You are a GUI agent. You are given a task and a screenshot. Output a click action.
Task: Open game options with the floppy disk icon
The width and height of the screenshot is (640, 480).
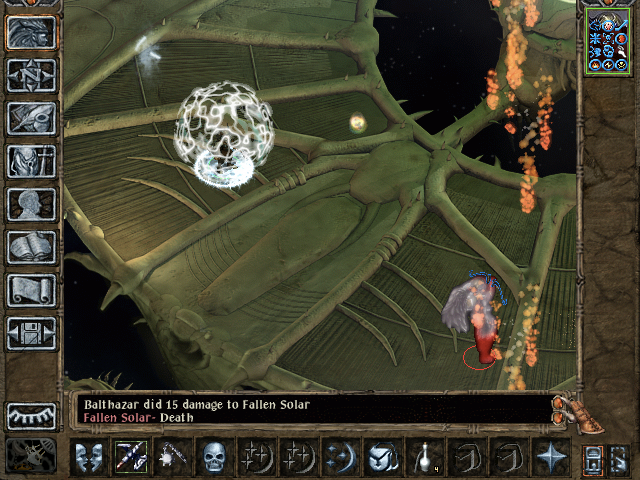pos(31,333)
